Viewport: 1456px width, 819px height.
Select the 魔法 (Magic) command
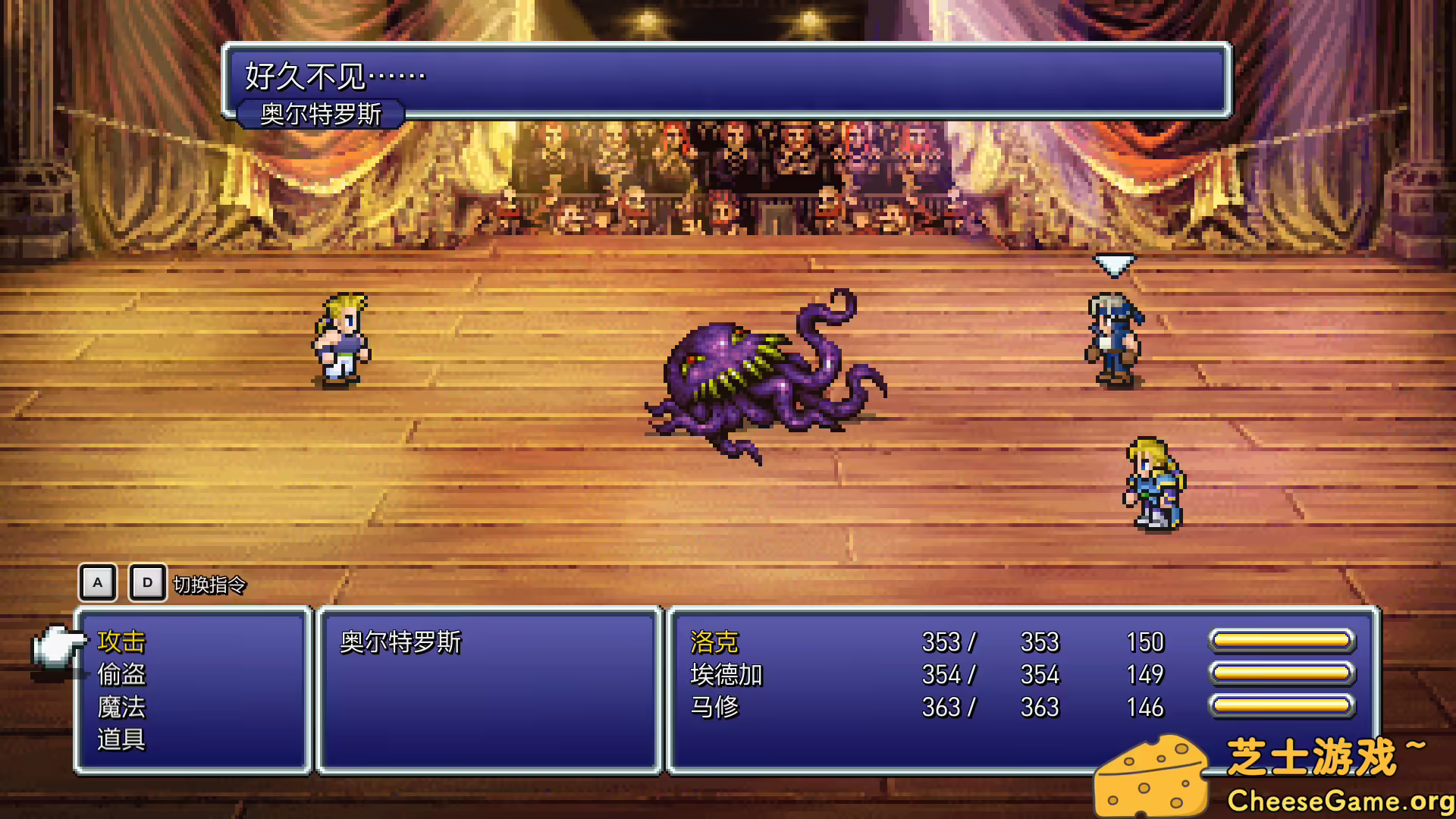(123, 707)
